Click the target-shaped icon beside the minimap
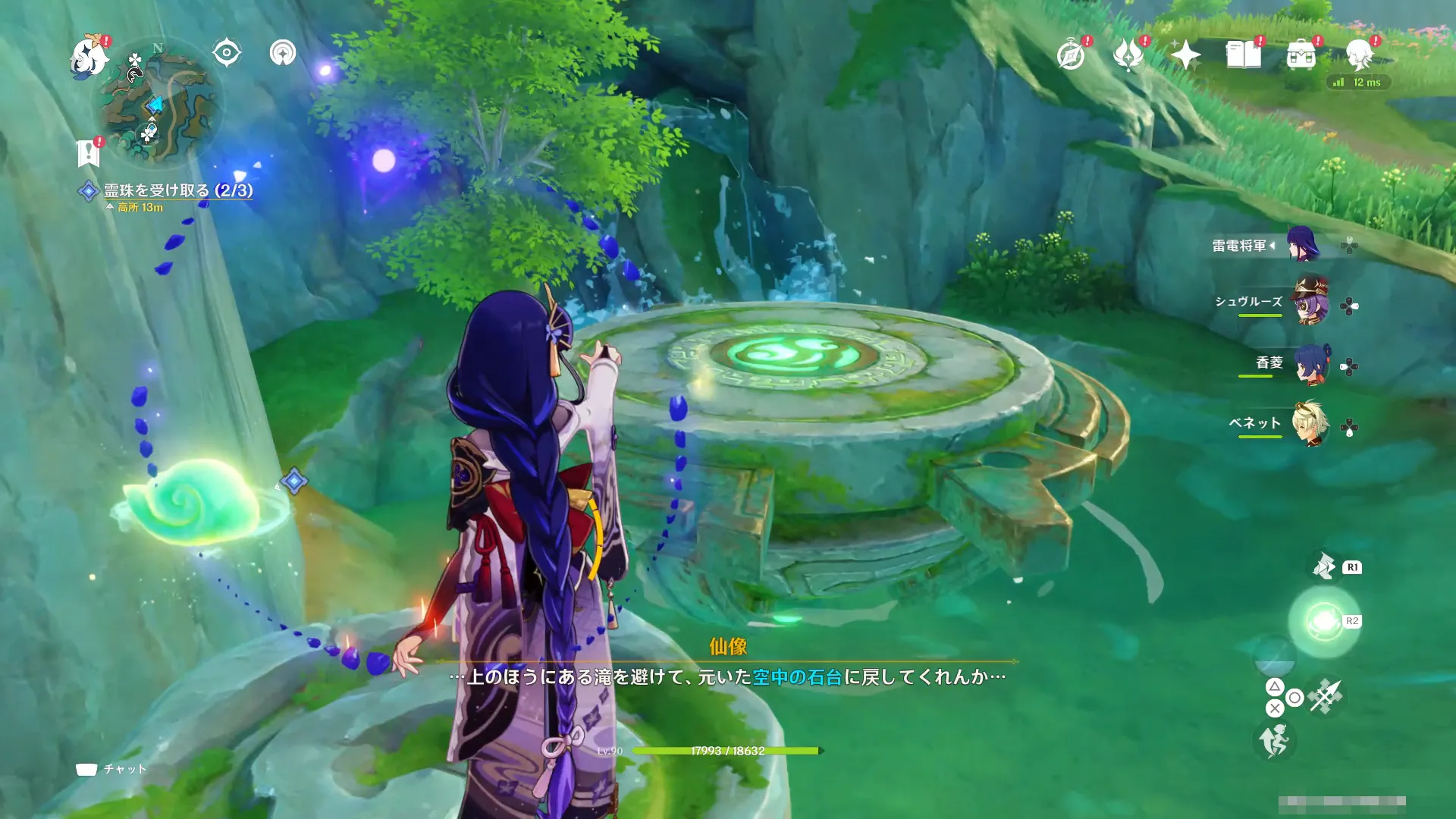This screenshot has height=819, width=1456. pyautogui.click(x=227, y=53)
